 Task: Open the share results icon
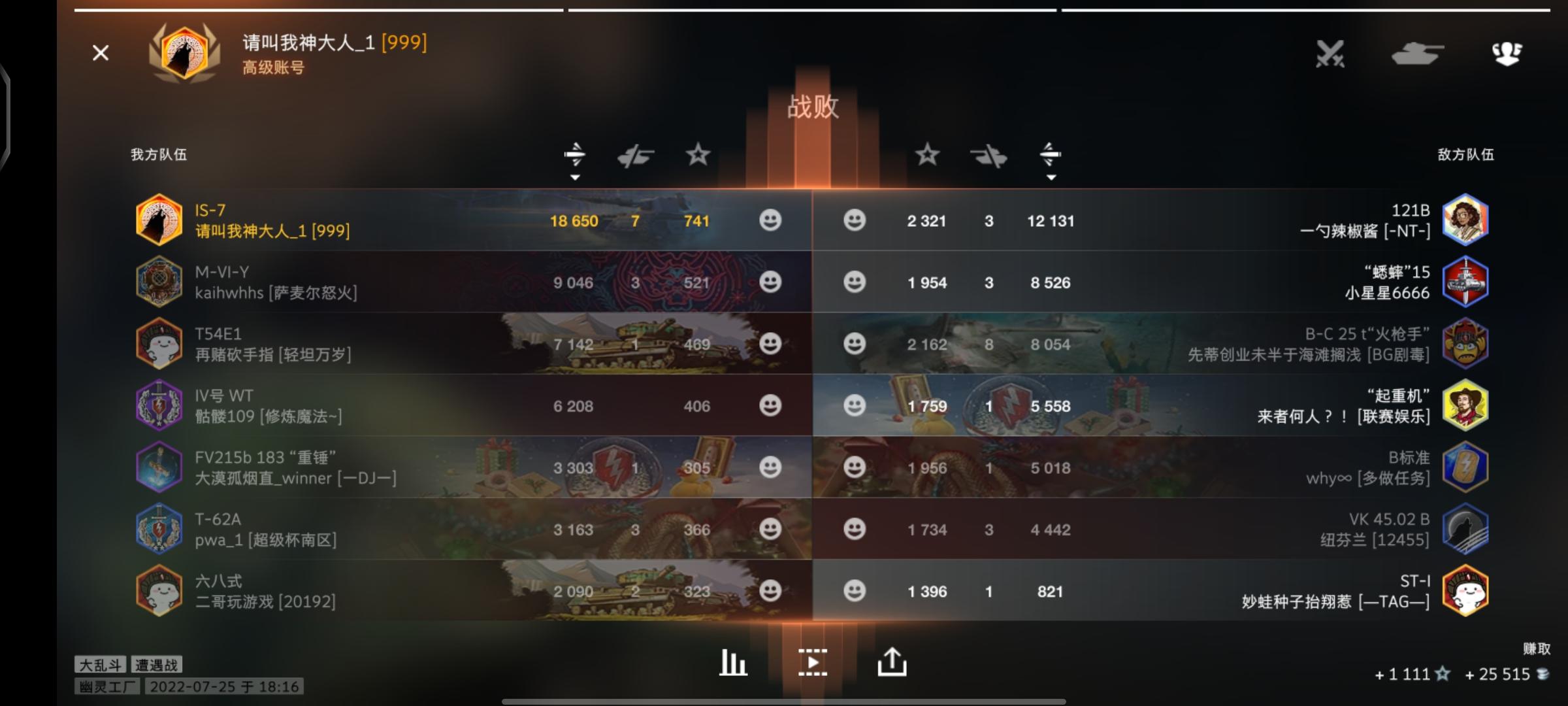[892, 662]
